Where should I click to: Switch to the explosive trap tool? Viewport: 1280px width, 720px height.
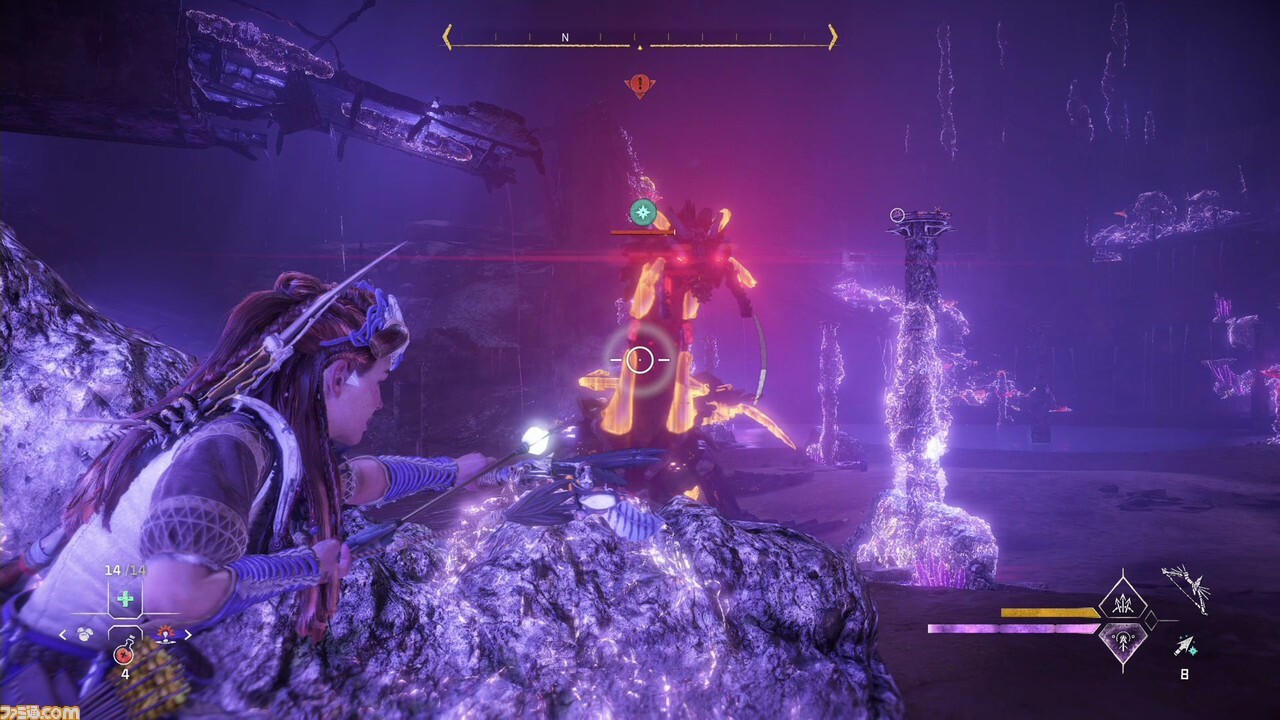[x=163, y=633]
